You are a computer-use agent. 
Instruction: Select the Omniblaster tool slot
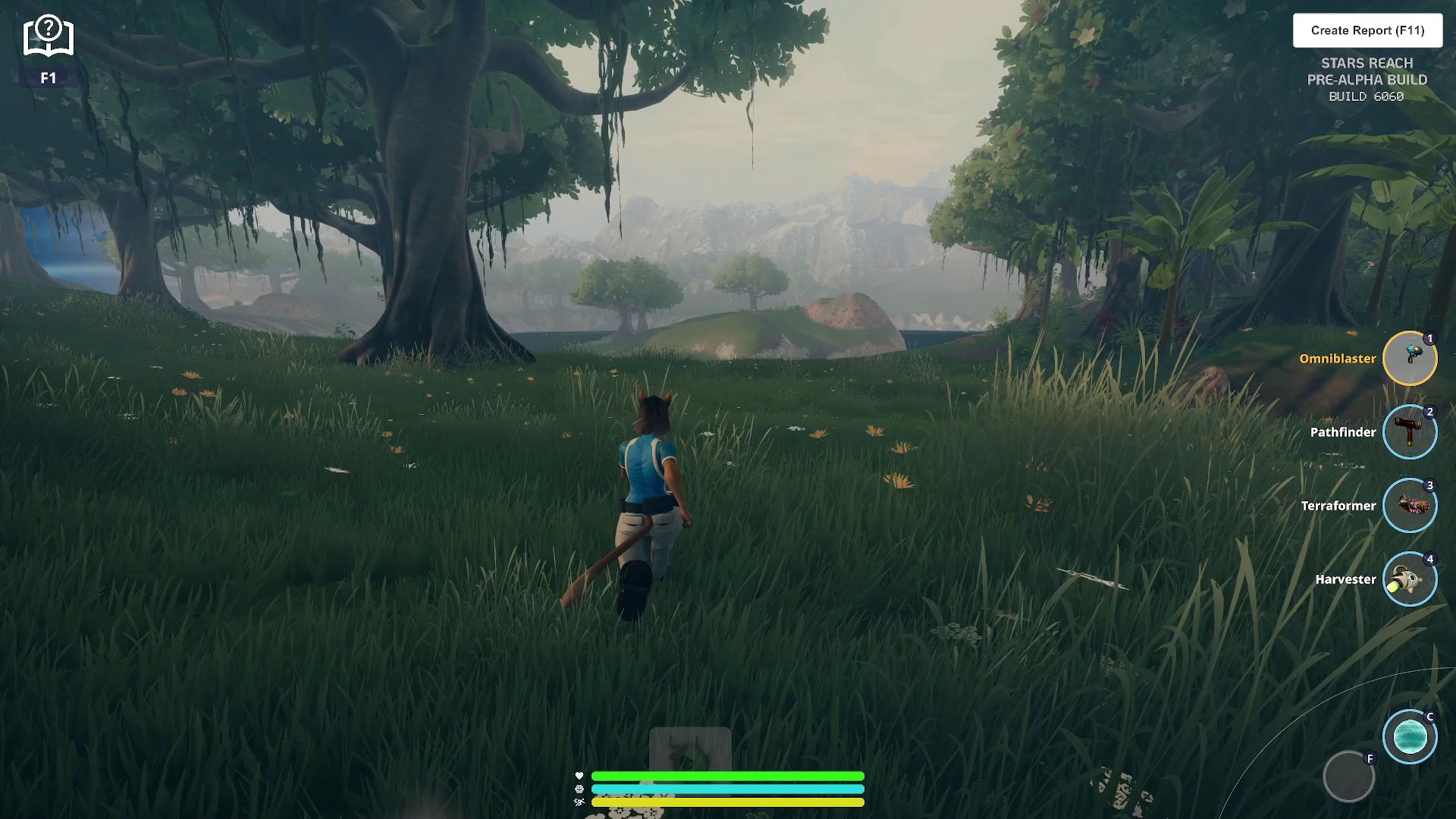1410,359
